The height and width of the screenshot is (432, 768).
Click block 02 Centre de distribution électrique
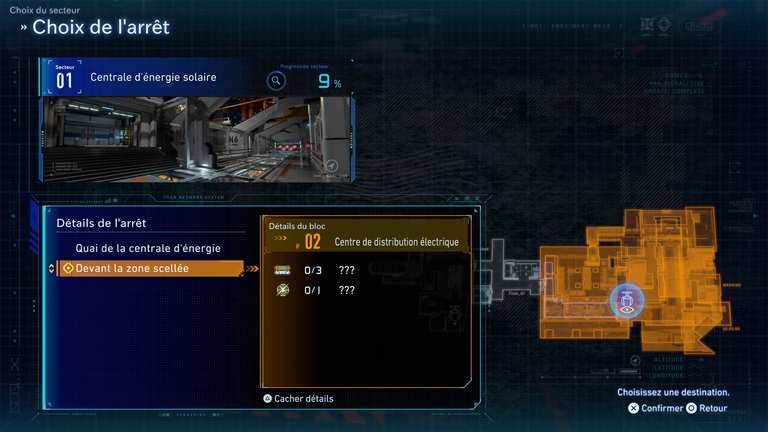click(366, 241)
